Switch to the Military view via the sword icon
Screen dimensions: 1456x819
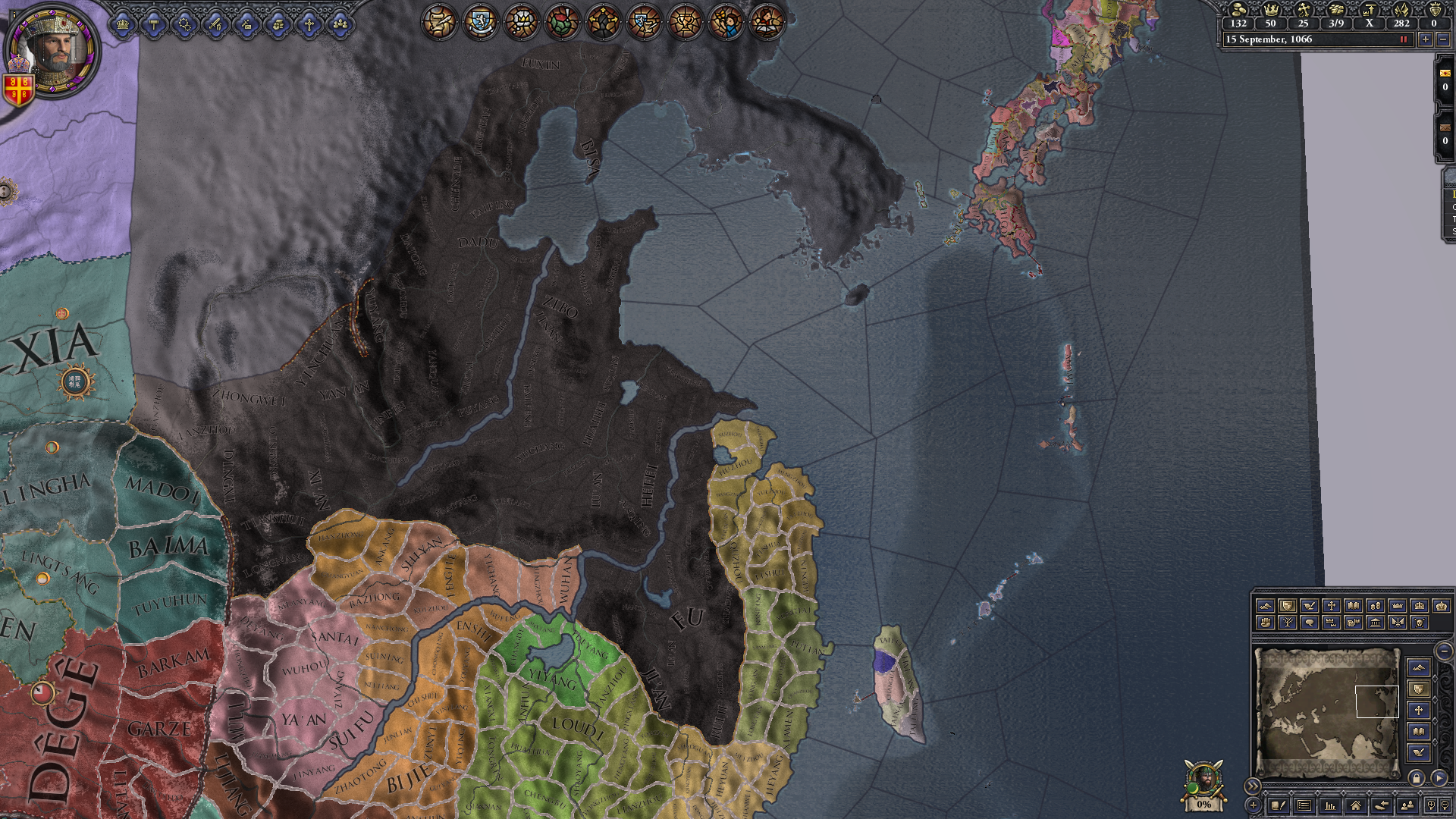coord(215,24)
